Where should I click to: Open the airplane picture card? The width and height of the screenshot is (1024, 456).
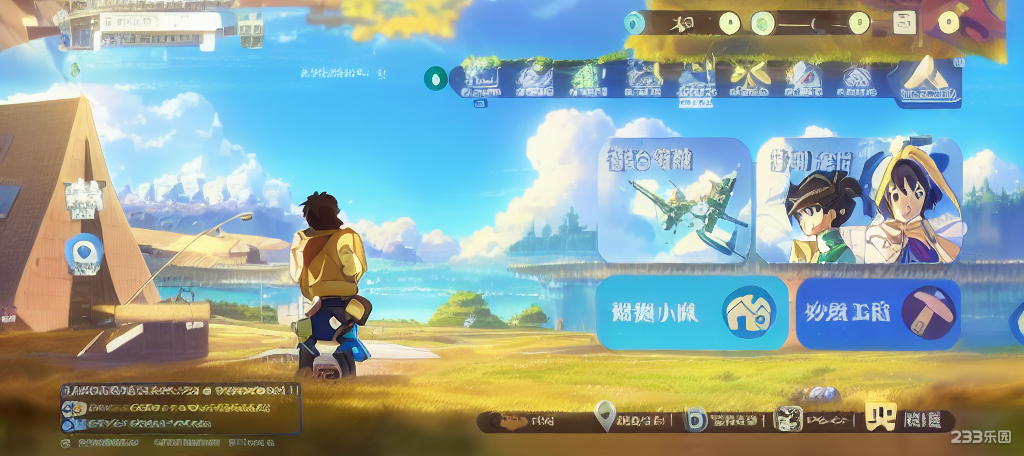coord(674,200)
